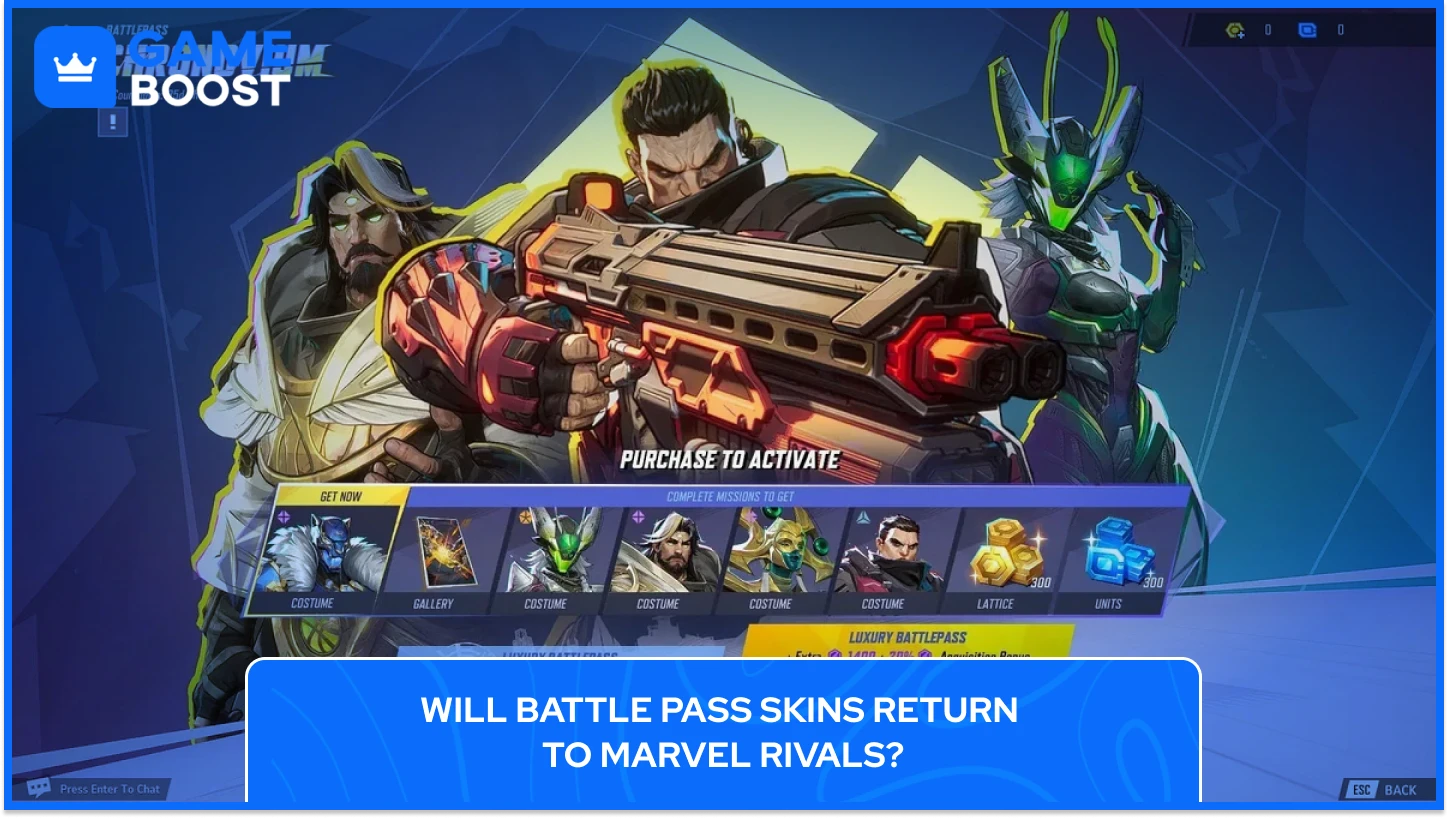This screenshot has width=1448, height=818.
Task: Open chat with the speech bubble icon
Action: (x=40, y=788)
